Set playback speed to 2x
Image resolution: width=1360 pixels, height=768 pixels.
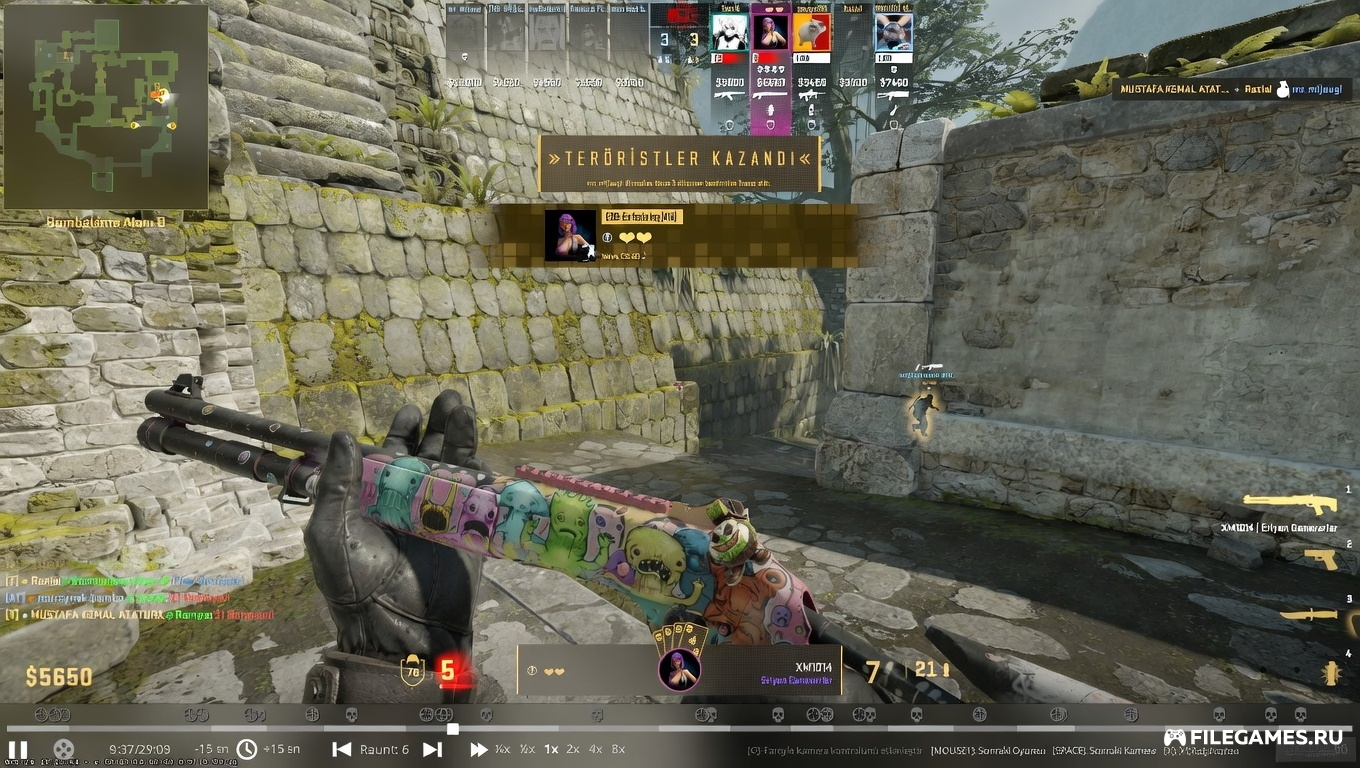pyautogui.click(x=573, y=749)
